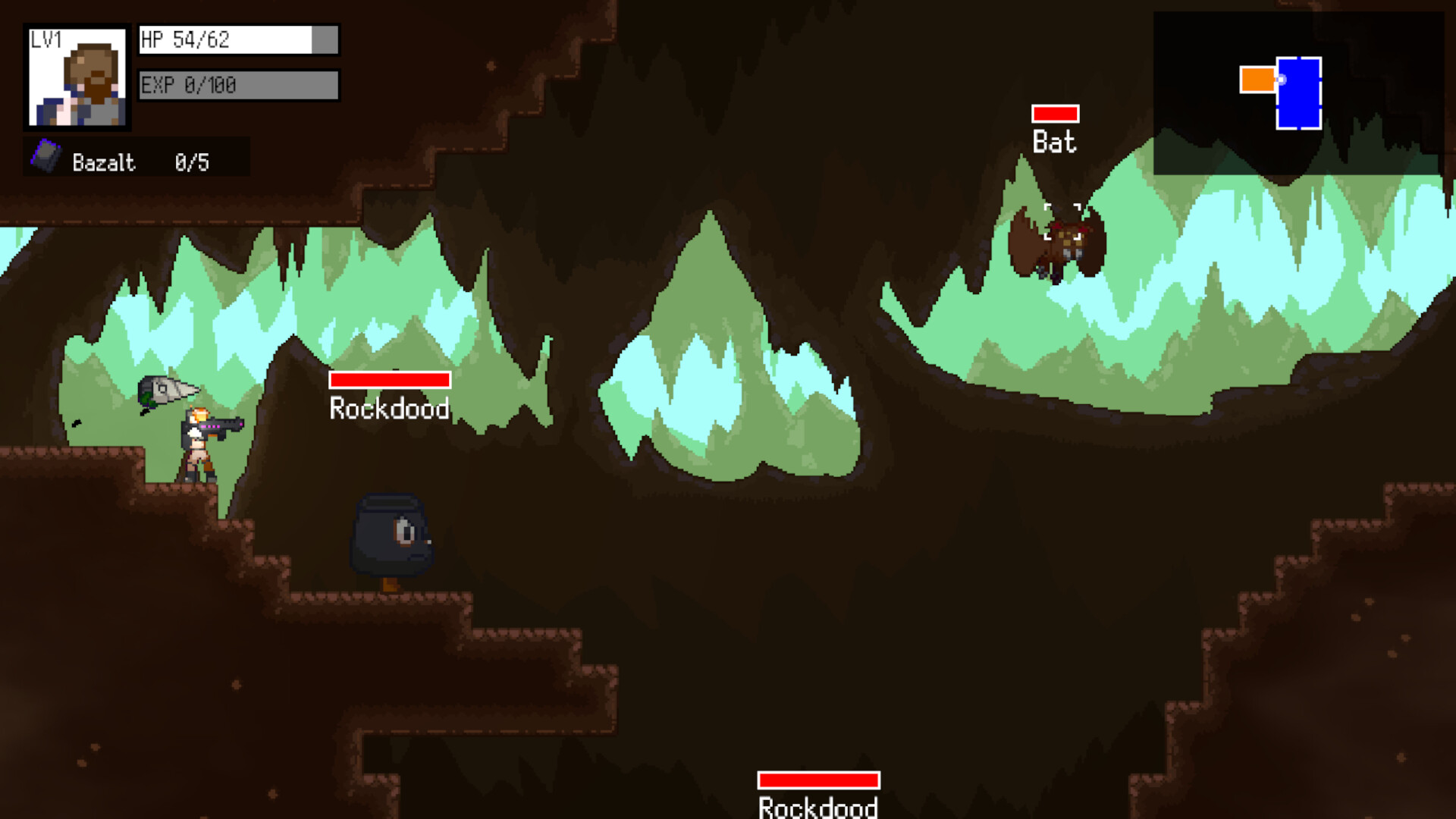Click the Rockdood name label at bottom
Viewport: 1456px width, 819px height.
817,807
